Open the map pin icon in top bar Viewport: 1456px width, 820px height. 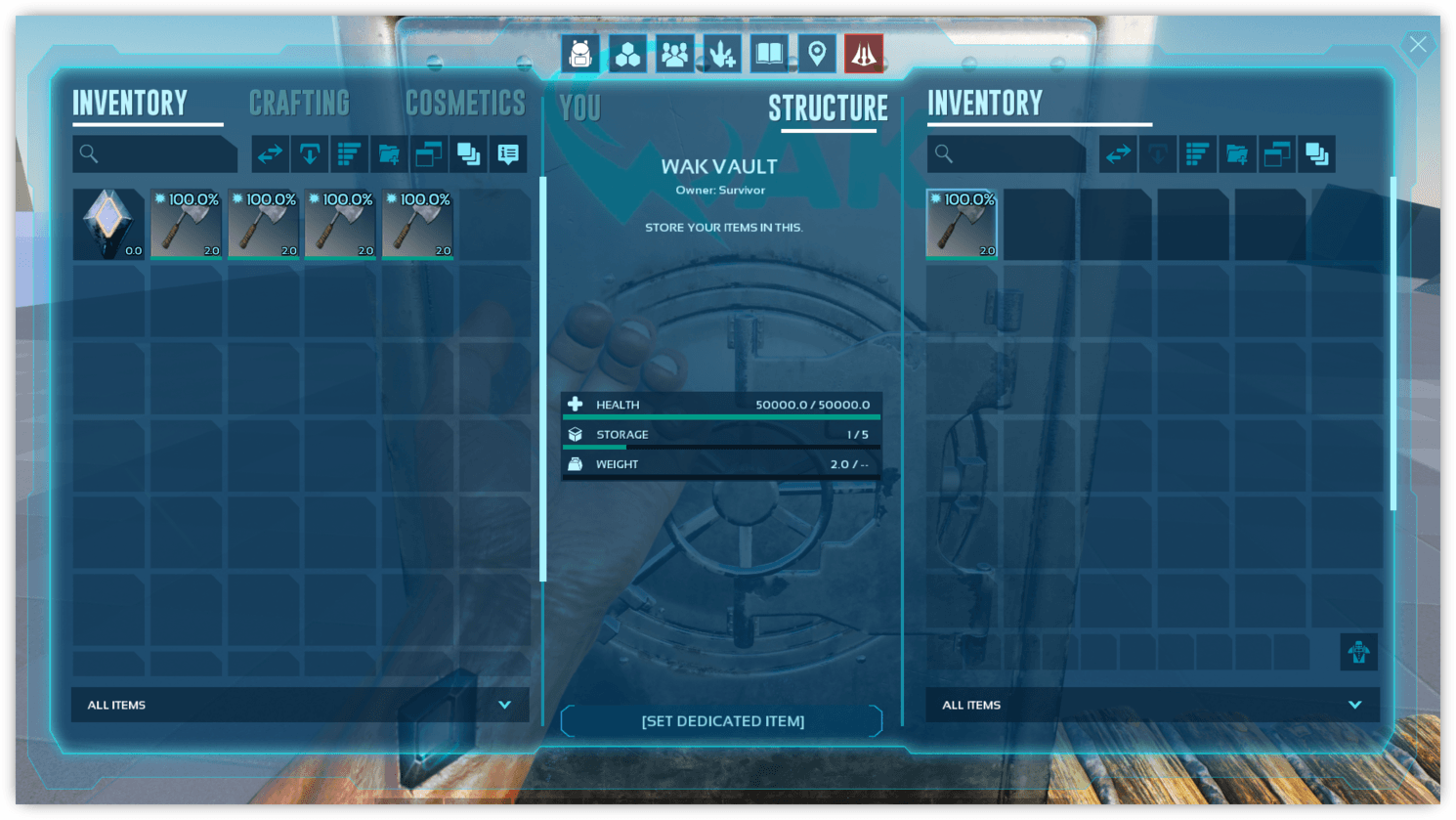817,54
